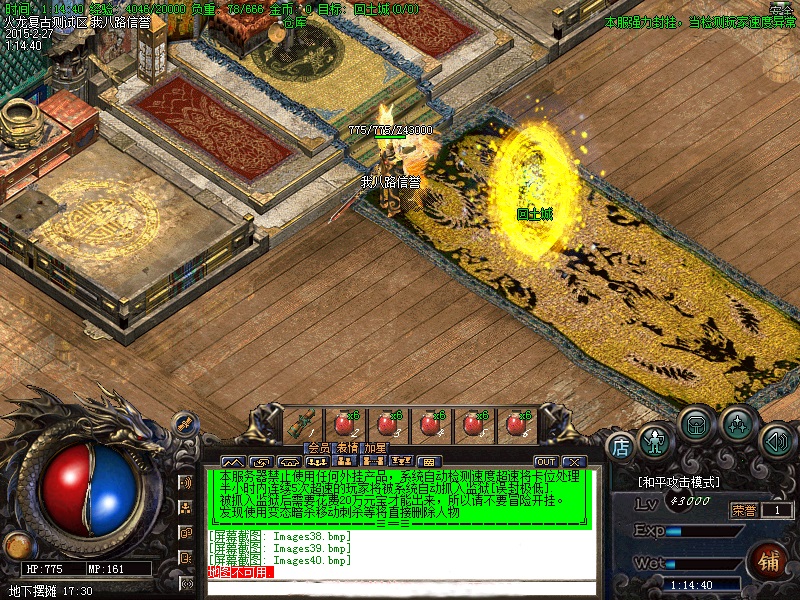Switch to the 加星 tab

click(374, 447)
